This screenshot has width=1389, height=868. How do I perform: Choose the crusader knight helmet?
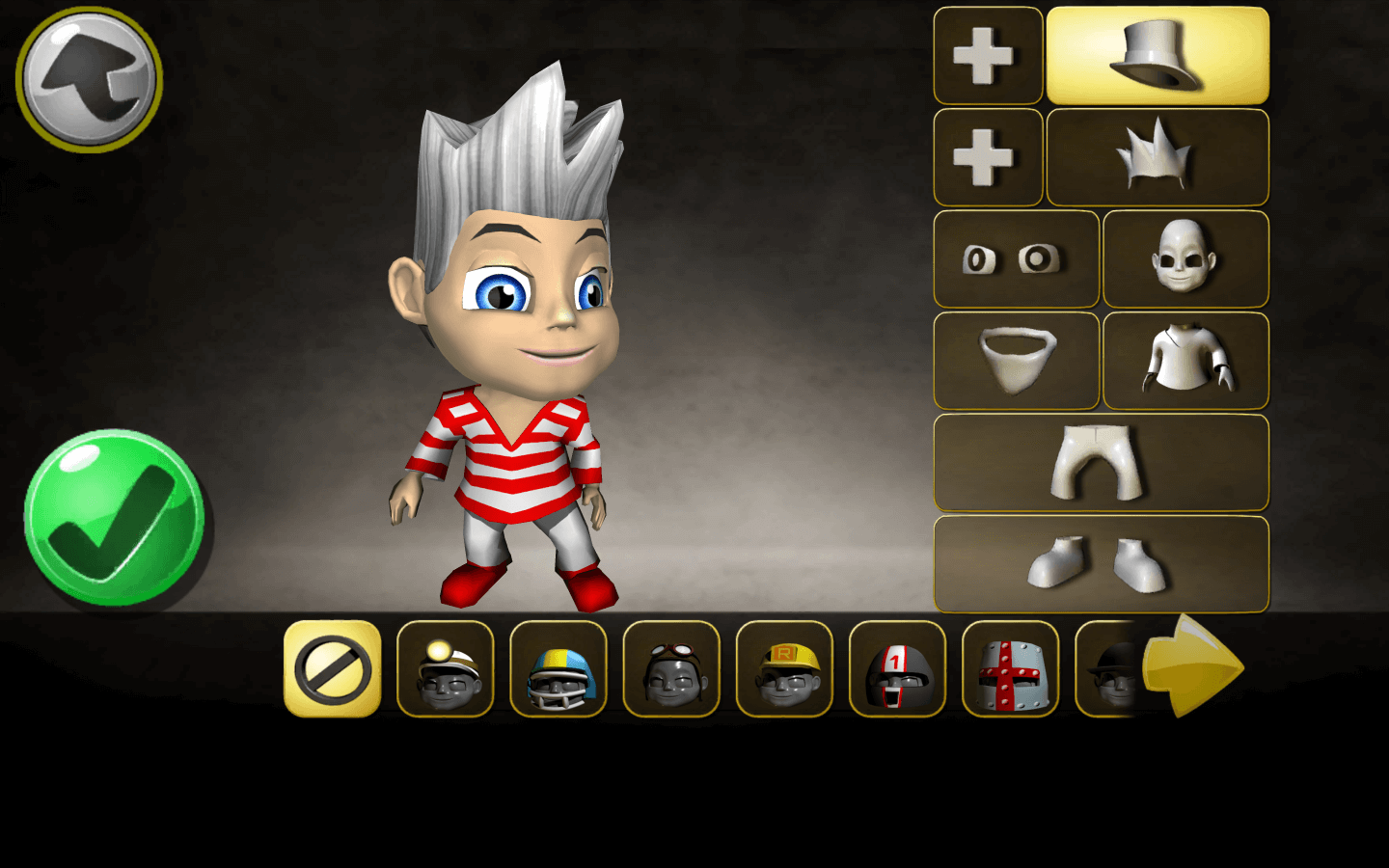pos(1010,669)
